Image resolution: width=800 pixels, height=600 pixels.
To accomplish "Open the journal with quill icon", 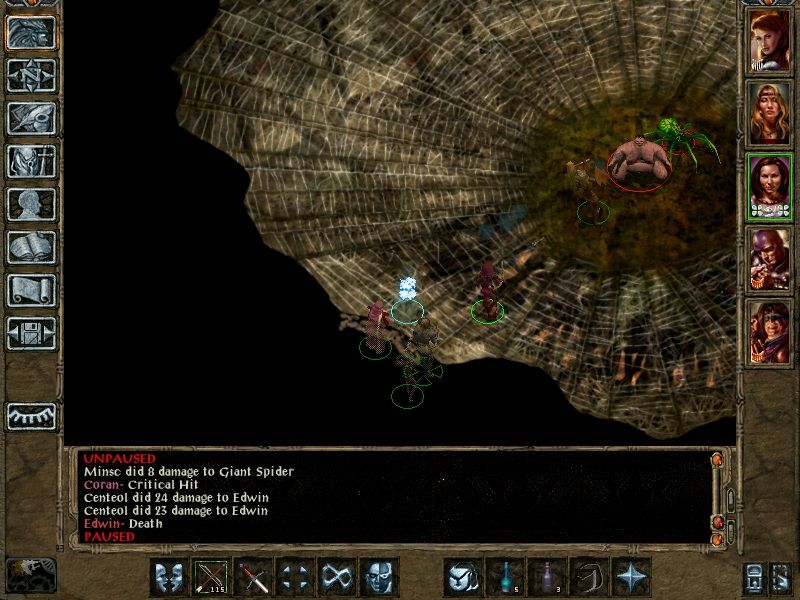I will pos(31,117).
